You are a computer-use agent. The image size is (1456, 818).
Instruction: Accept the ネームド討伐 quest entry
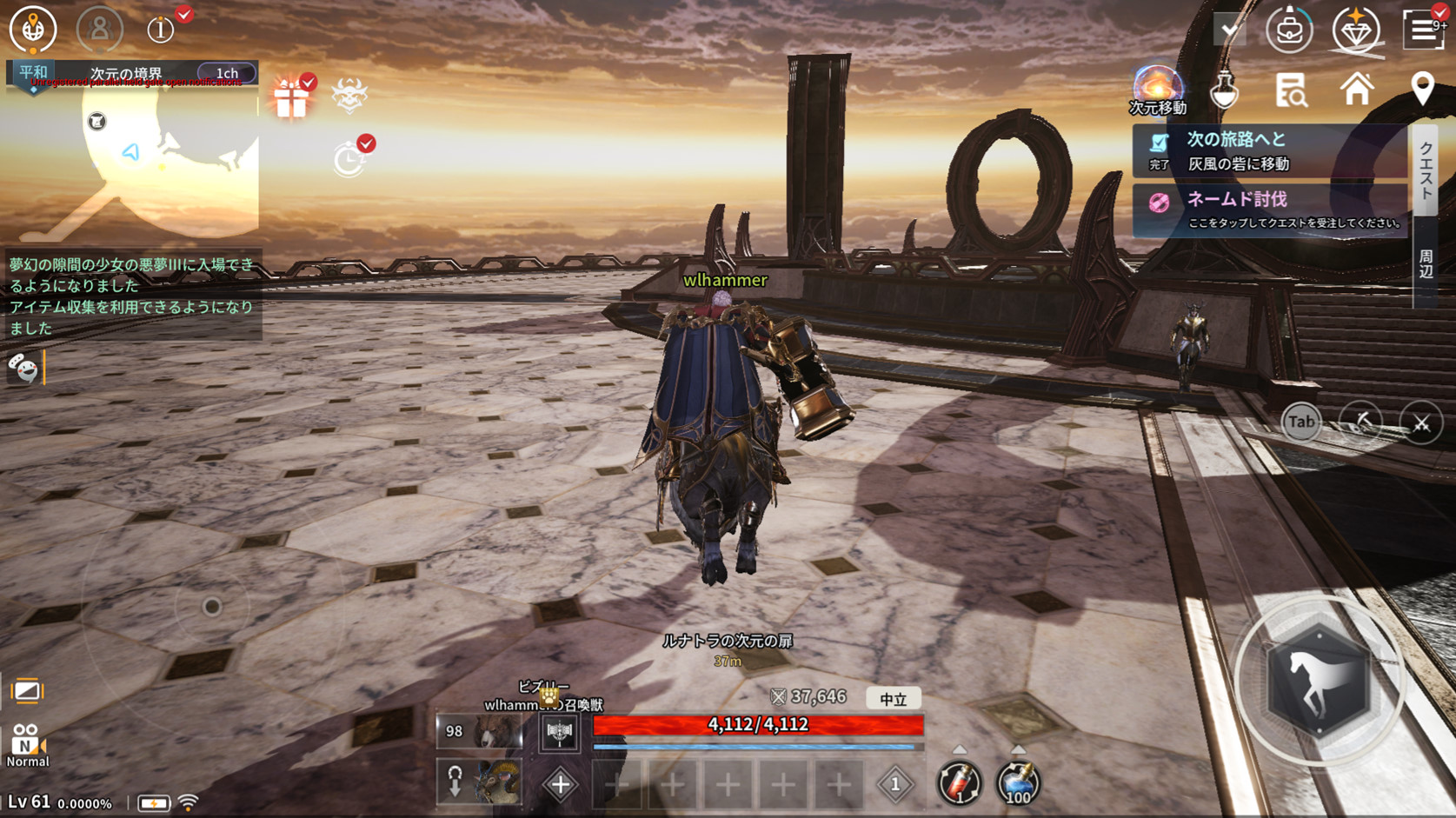pos(1269,209)
